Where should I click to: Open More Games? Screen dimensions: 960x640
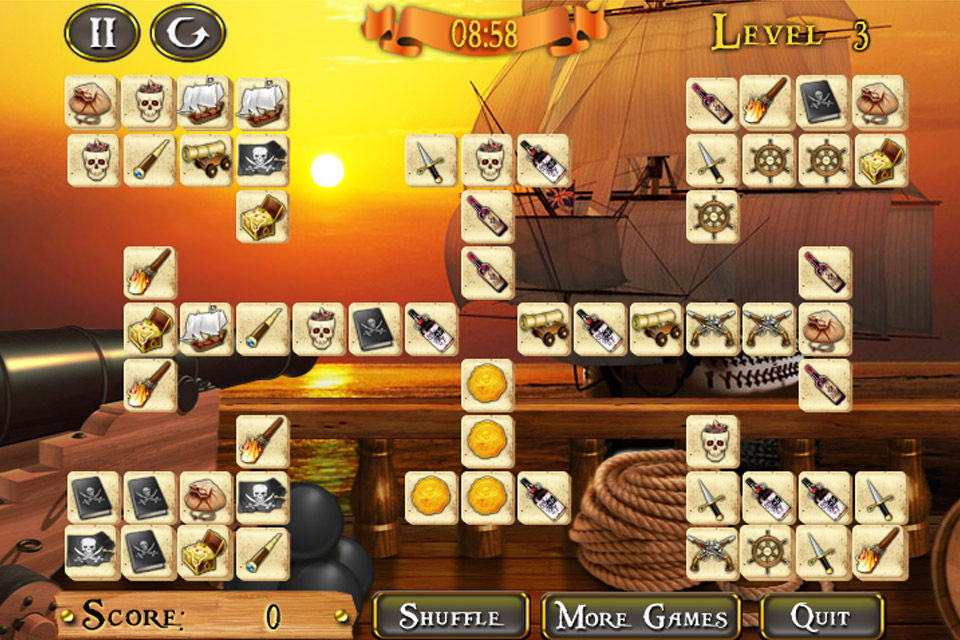pyautogui.click(x=641, y=616)
